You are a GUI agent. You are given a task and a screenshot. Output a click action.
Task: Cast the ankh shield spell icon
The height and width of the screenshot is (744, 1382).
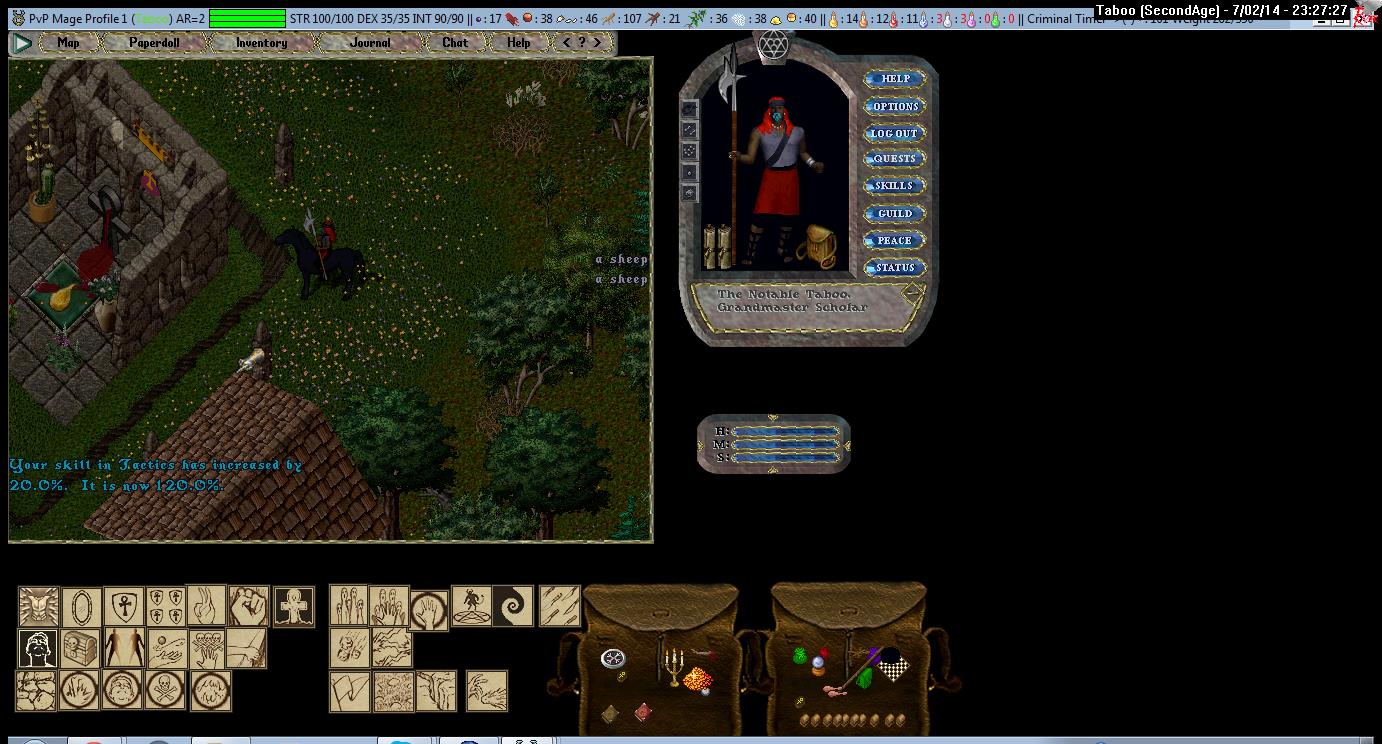tap(124, 607)
